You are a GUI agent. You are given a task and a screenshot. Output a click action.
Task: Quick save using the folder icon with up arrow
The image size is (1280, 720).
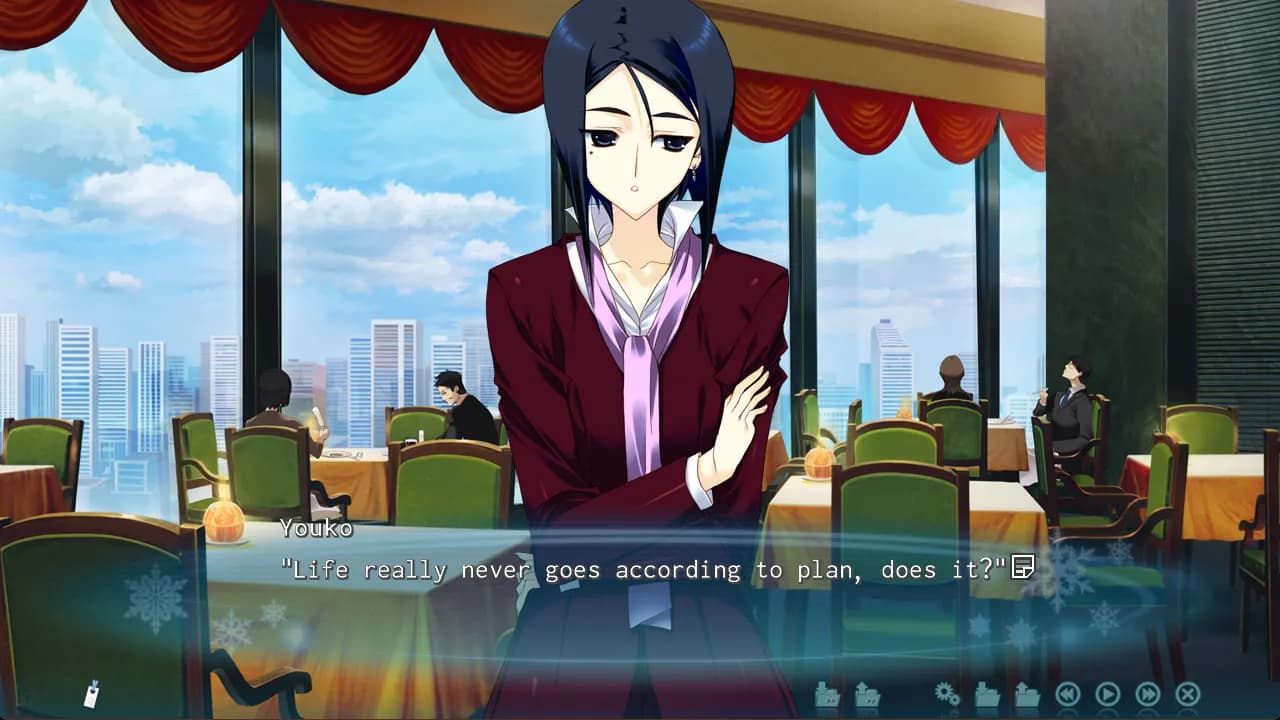tap(867, 694)
